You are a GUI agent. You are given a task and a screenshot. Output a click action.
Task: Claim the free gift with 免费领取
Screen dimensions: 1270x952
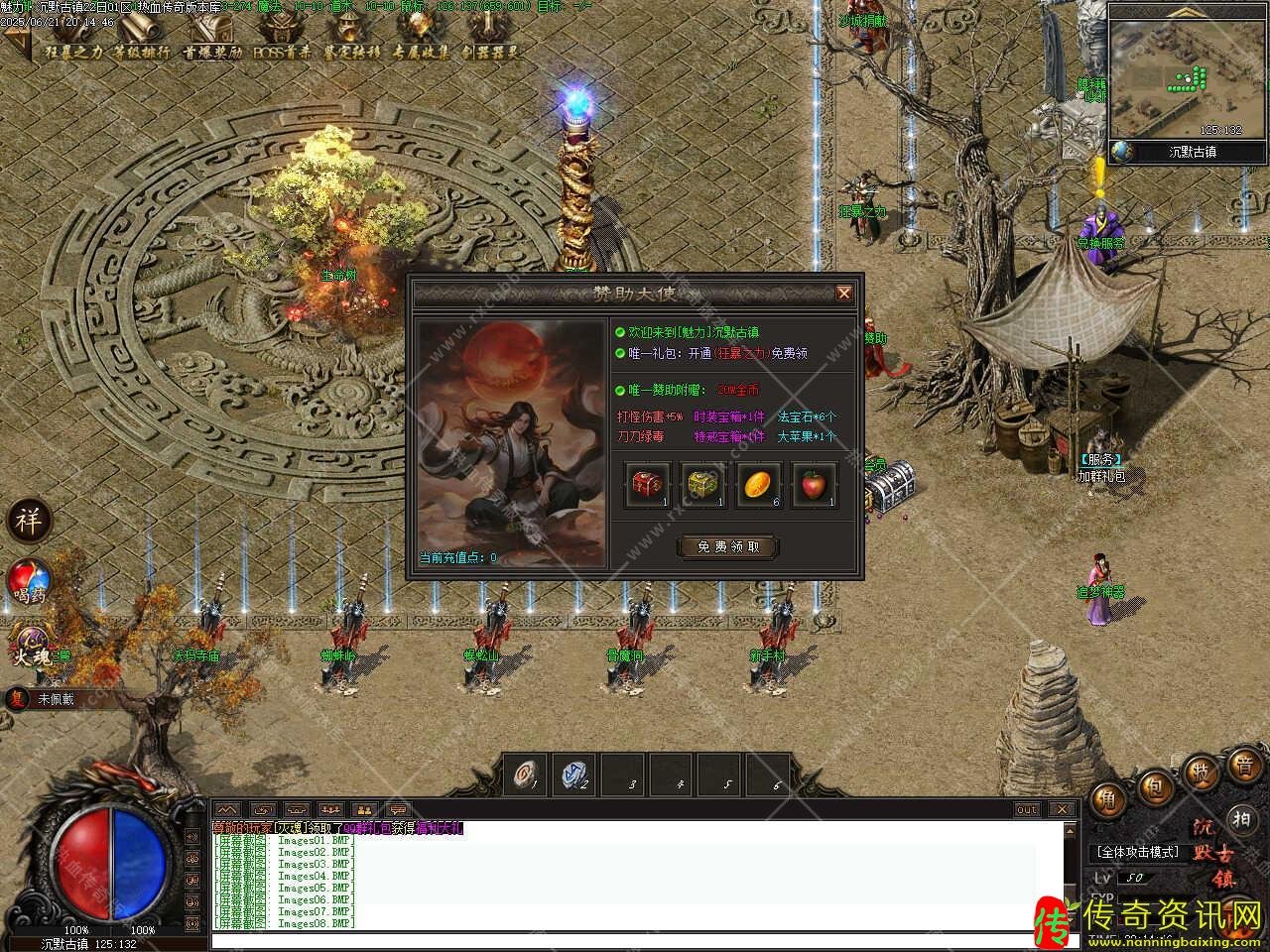(727, 546)
